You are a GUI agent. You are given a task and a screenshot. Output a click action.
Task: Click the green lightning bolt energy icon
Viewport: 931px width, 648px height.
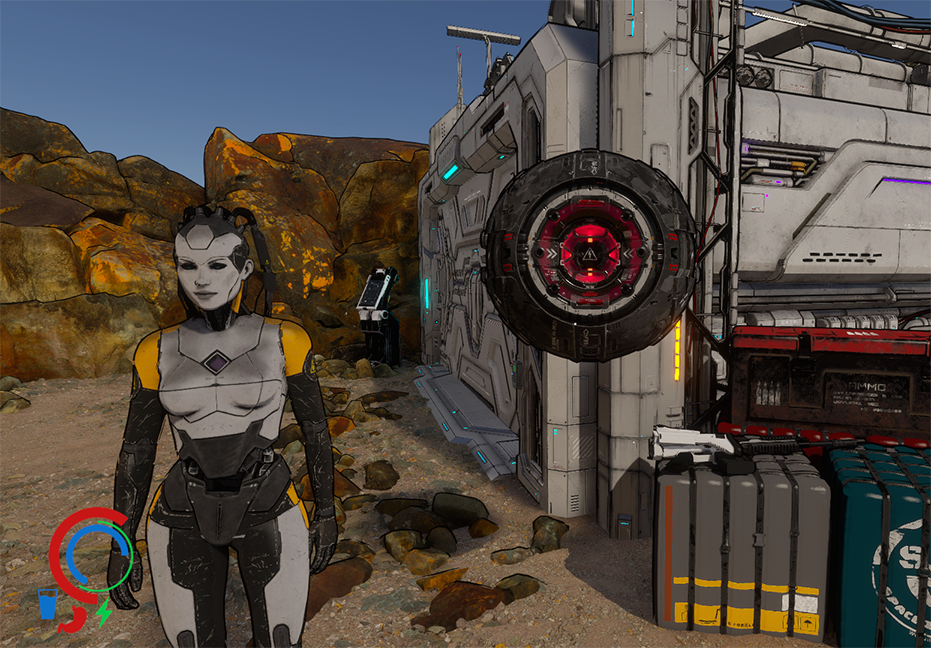(103, 610)
